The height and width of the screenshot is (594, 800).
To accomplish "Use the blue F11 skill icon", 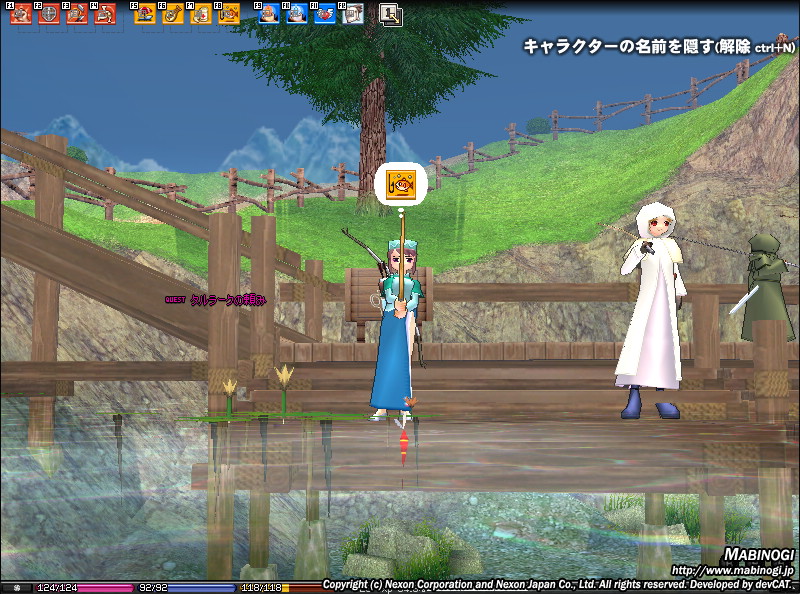I will 325,14.
